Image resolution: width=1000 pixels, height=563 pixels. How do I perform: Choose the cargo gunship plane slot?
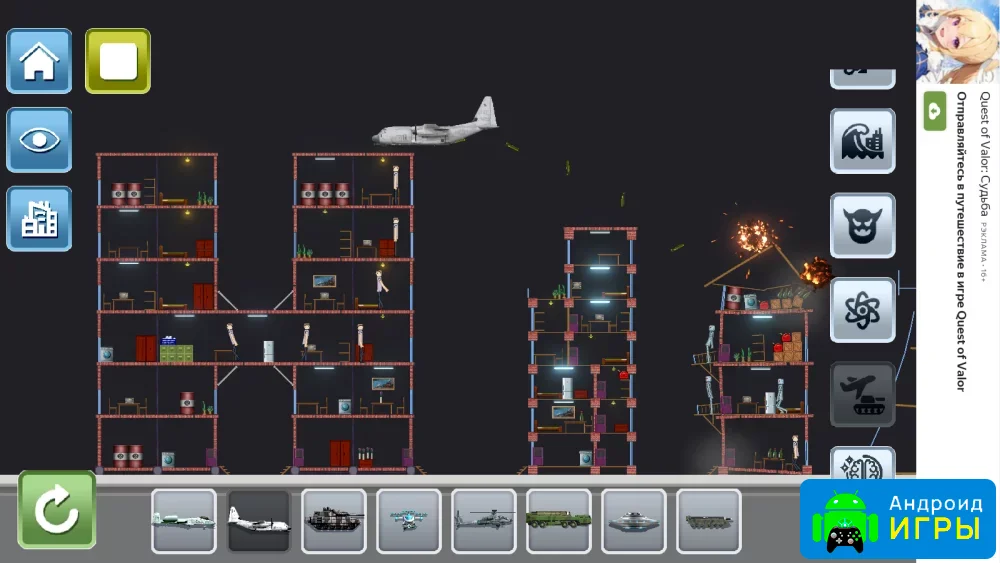pos(259,521)
